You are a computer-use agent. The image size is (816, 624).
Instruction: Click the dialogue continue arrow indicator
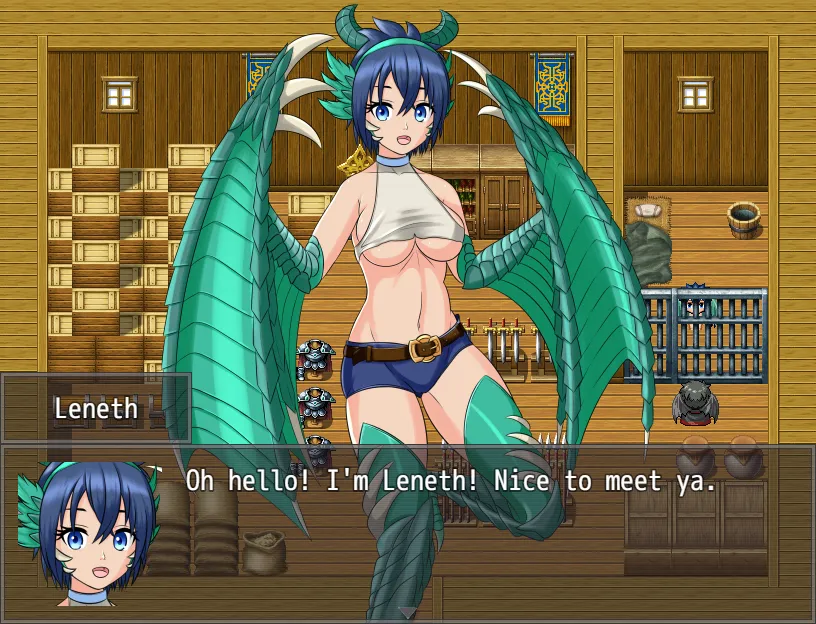point(408,611)
